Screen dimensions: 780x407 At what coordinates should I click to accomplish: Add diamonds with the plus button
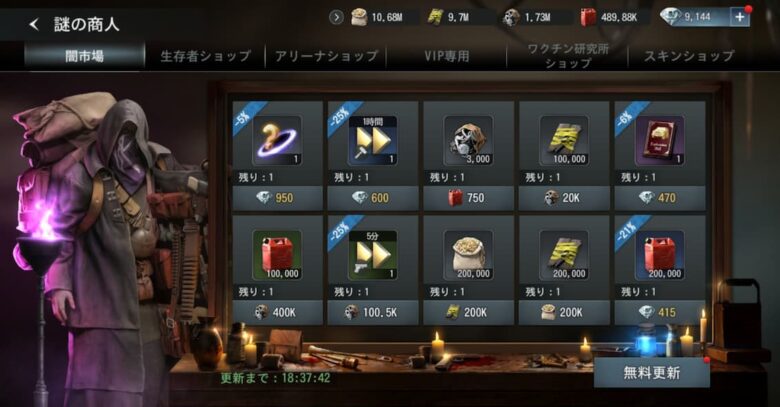point(740,17)
